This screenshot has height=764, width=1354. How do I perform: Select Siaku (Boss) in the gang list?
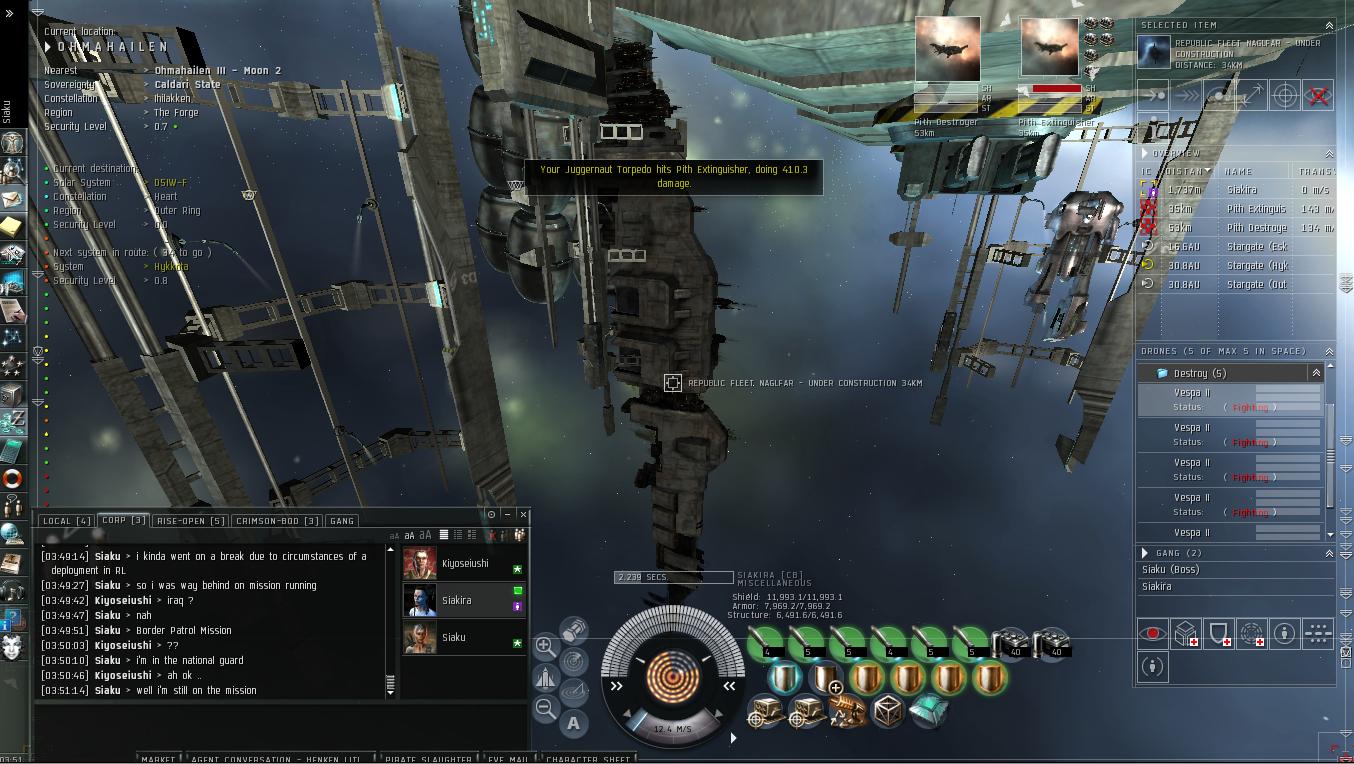coord(1171,570)
